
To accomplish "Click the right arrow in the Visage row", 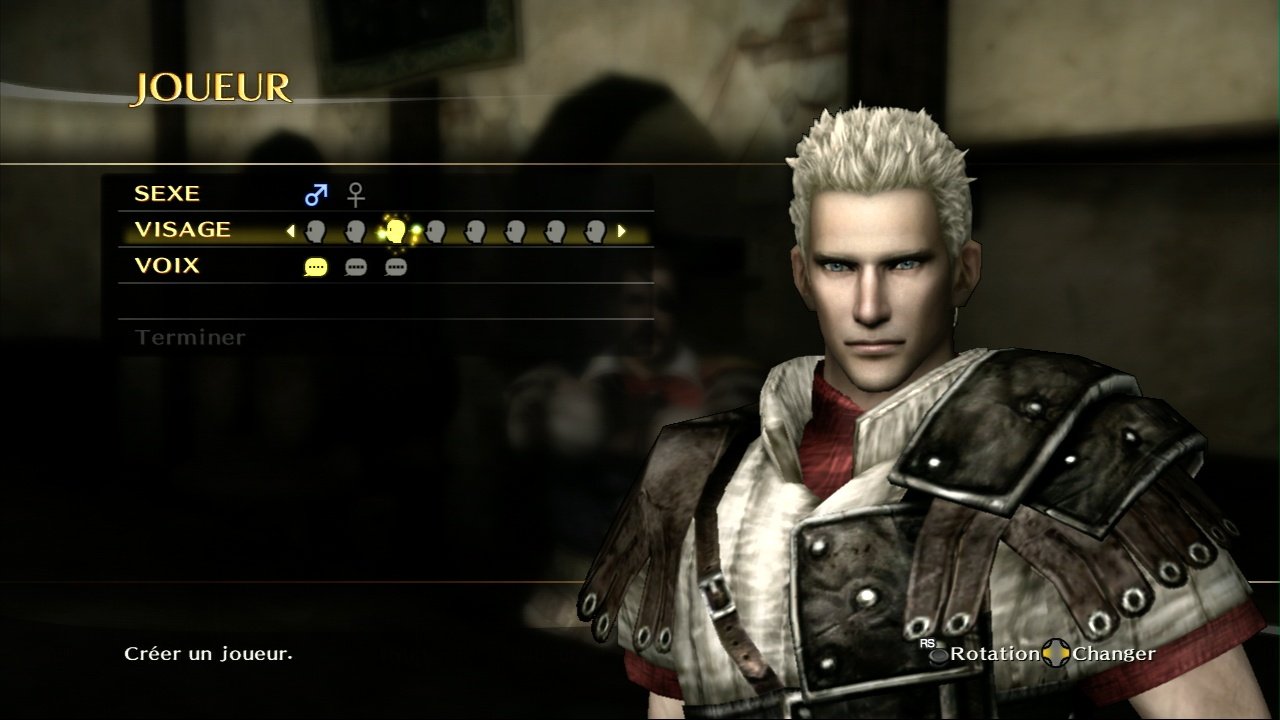I will (621, 231).
